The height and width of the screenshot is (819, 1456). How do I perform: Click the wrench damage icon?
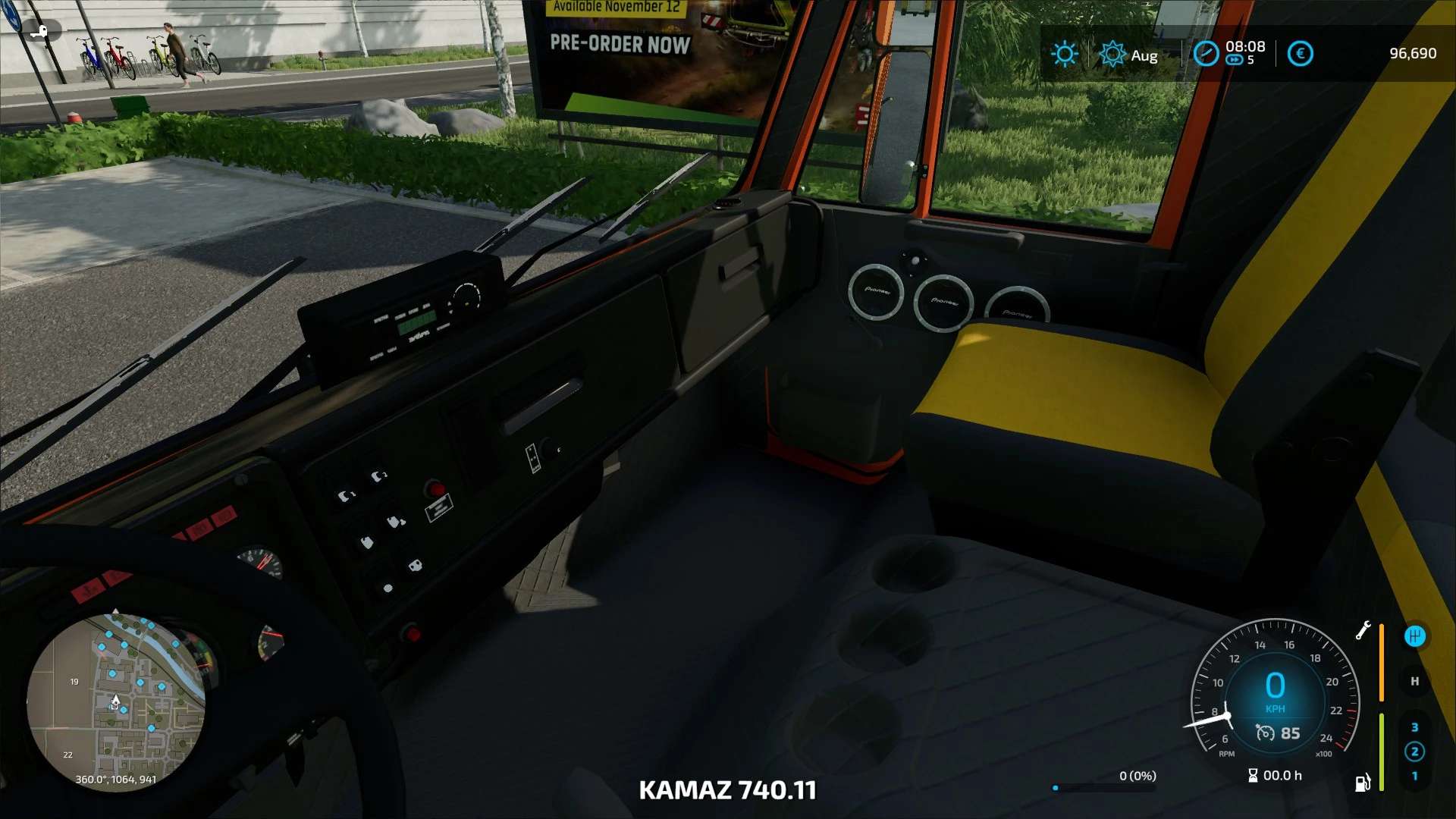1363,631
